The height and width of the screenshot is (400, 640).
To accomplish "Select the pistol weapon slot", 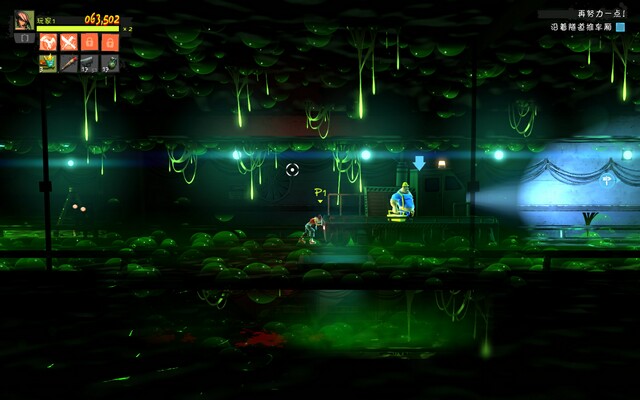I will [89, 63].
